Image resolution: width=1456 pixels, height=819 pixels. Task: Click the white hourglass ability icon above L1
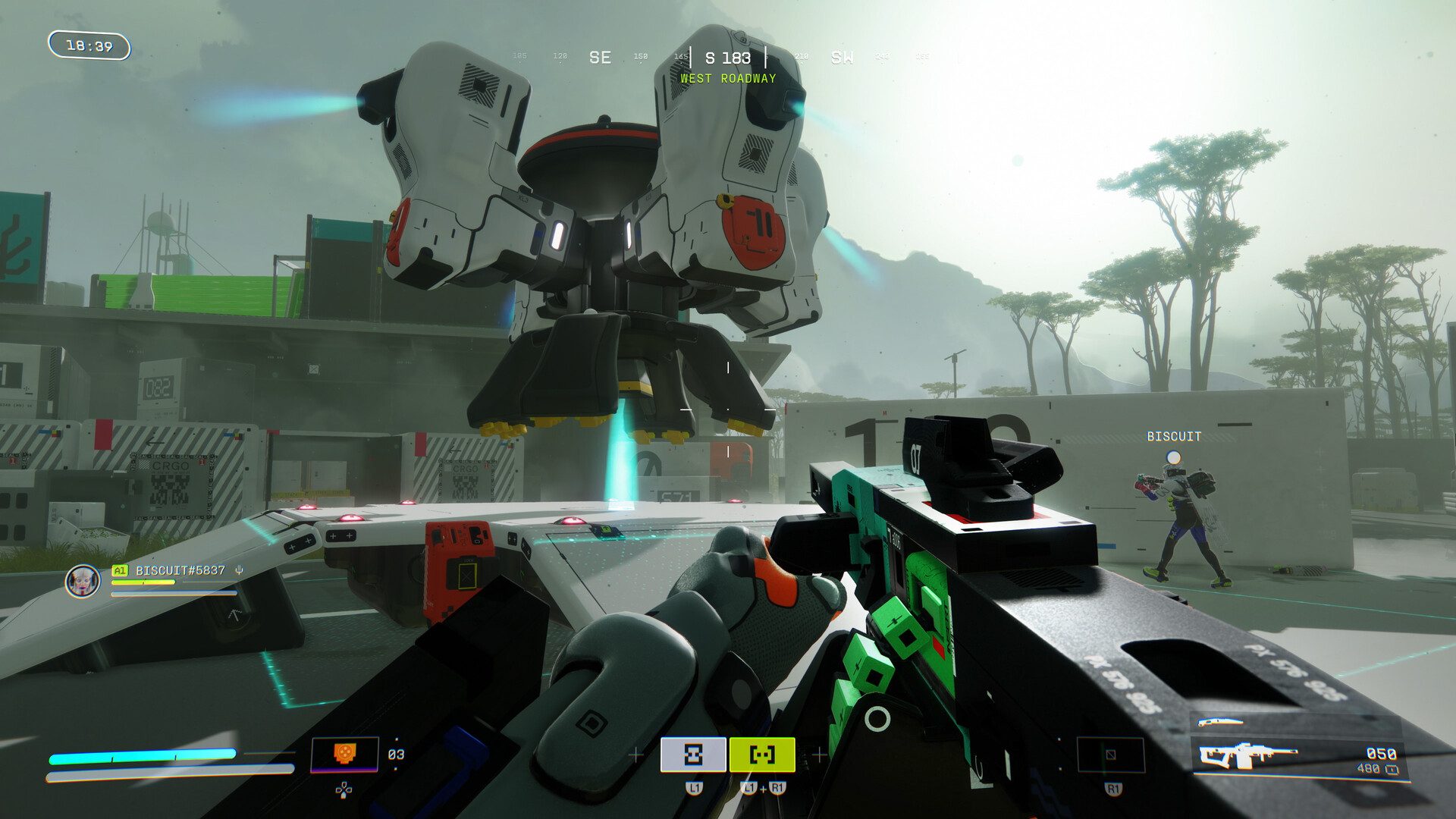point(692,755)
